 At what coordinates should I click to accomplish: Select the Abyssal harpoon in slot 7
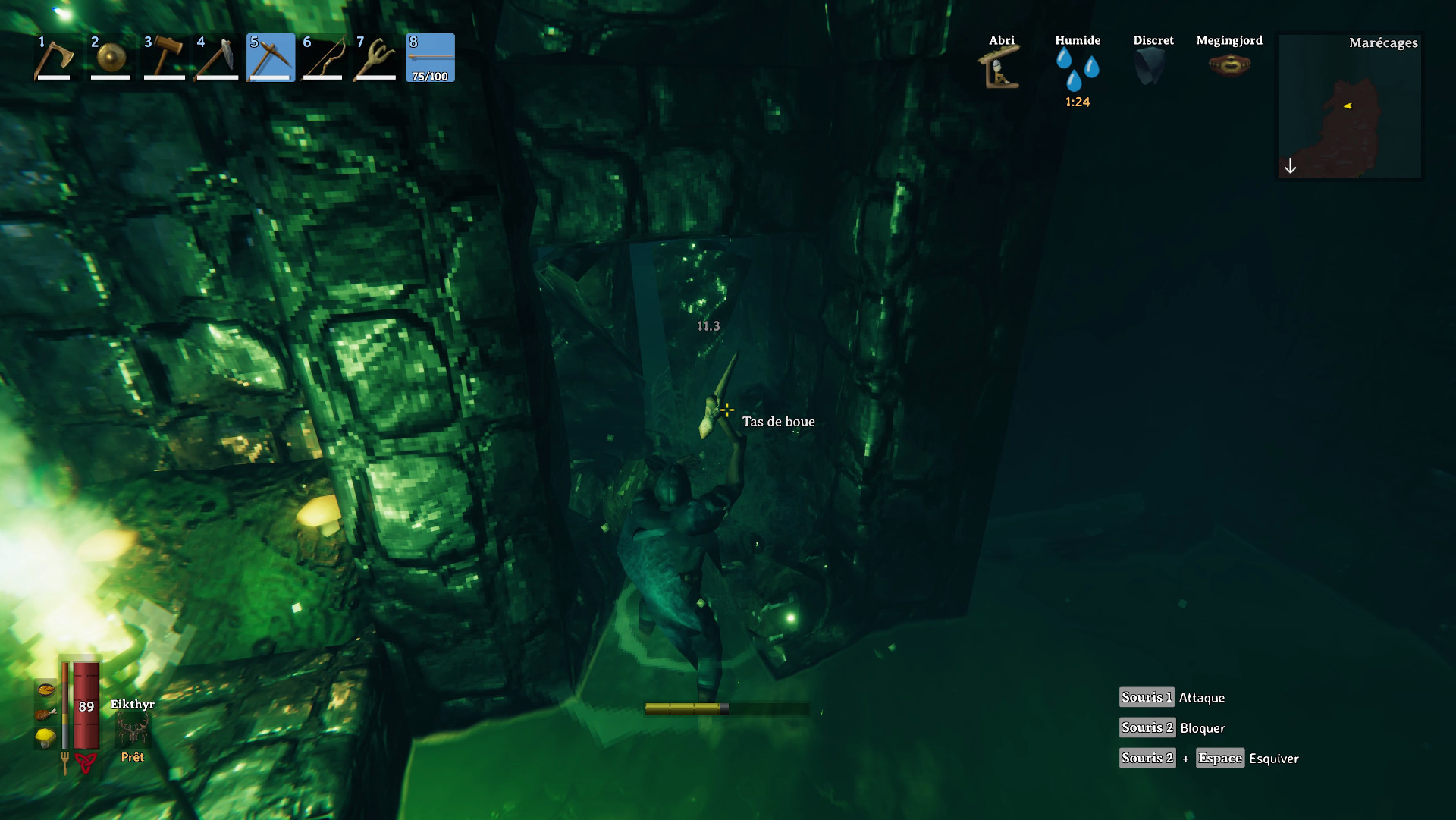point(376,57)
